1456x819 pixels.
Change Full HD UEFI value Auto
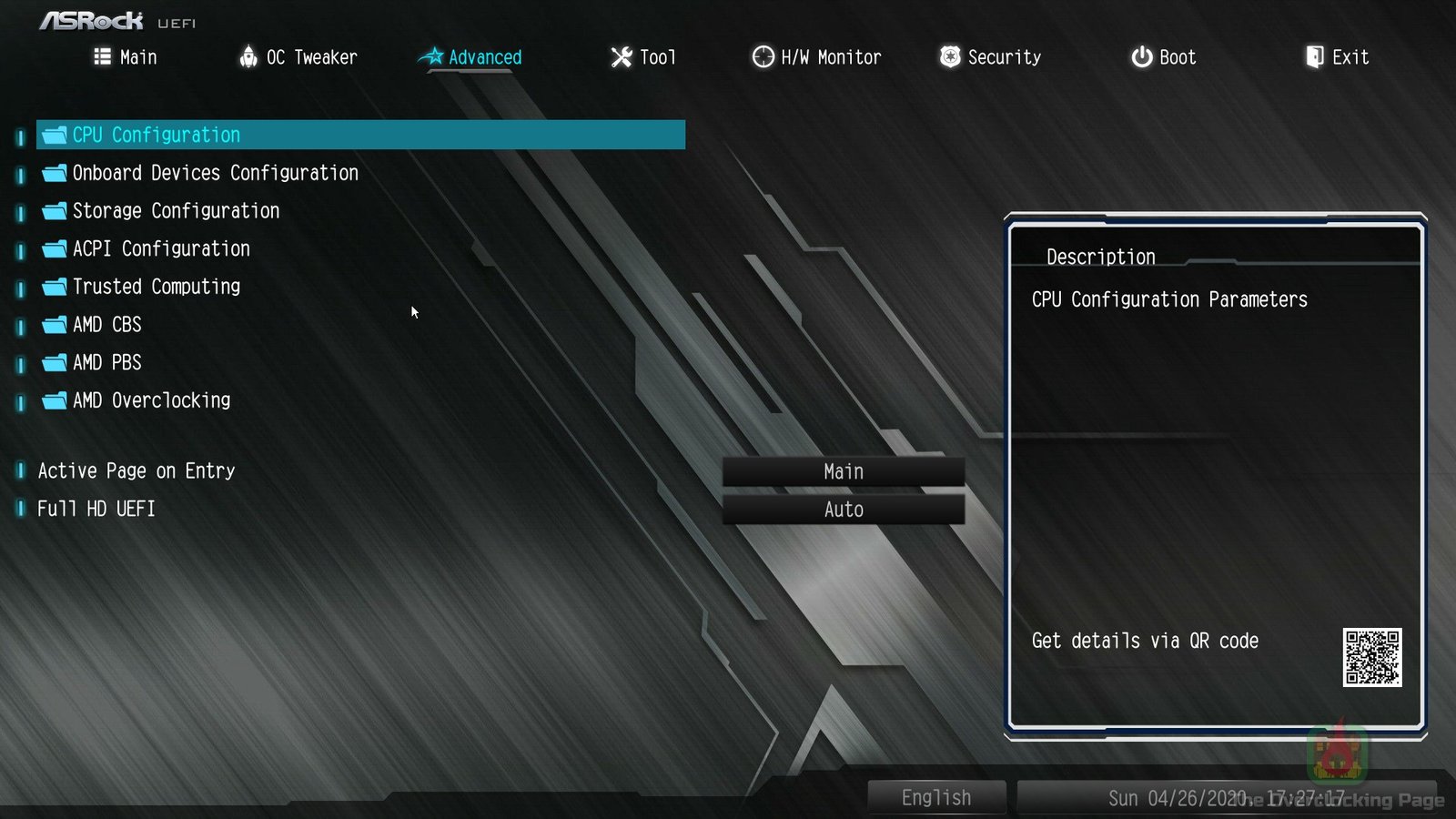(x=844, y=510)
